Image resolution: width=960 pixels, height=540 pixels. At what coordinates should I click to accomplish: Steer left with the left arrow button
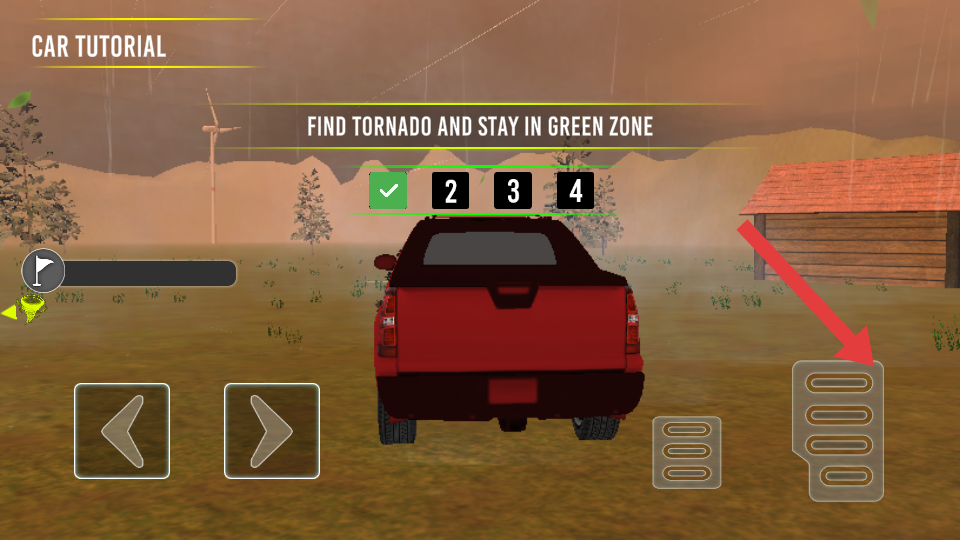[122, 431]
